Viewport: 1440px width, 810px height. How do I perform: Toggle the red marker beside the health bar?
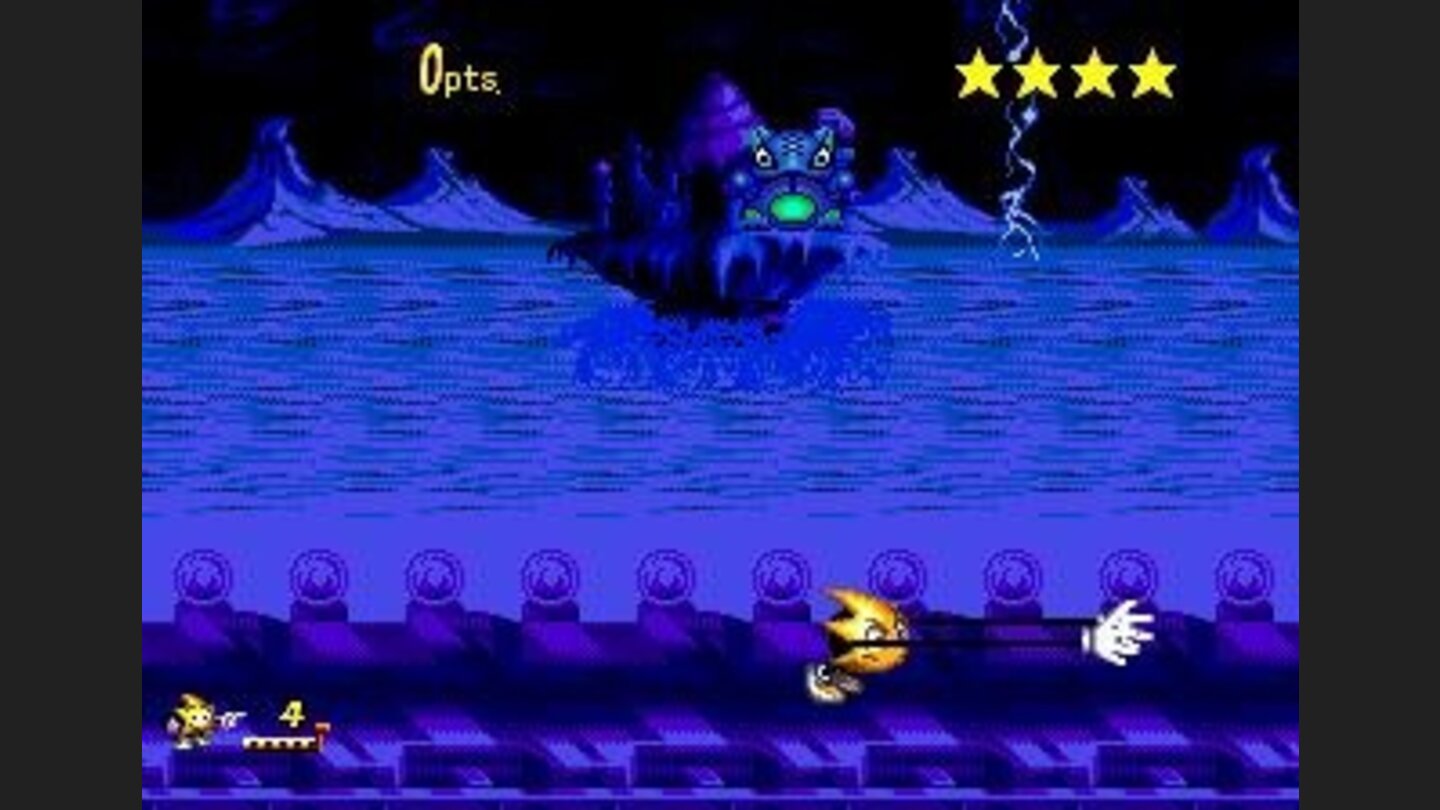(x=321, y=730)
